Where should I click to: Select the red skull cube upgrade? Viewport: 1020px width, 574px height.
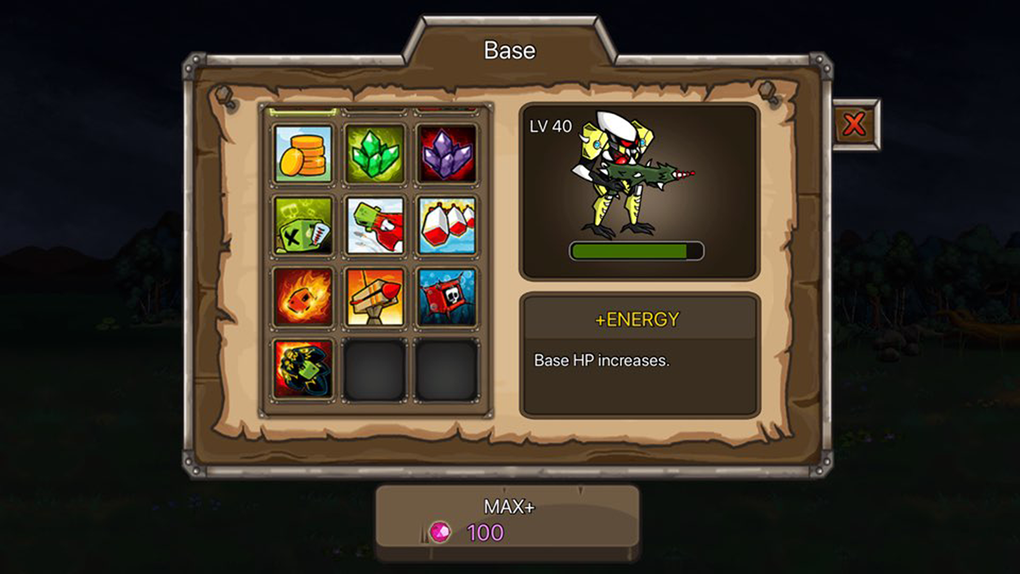click(x=446, y=297)
